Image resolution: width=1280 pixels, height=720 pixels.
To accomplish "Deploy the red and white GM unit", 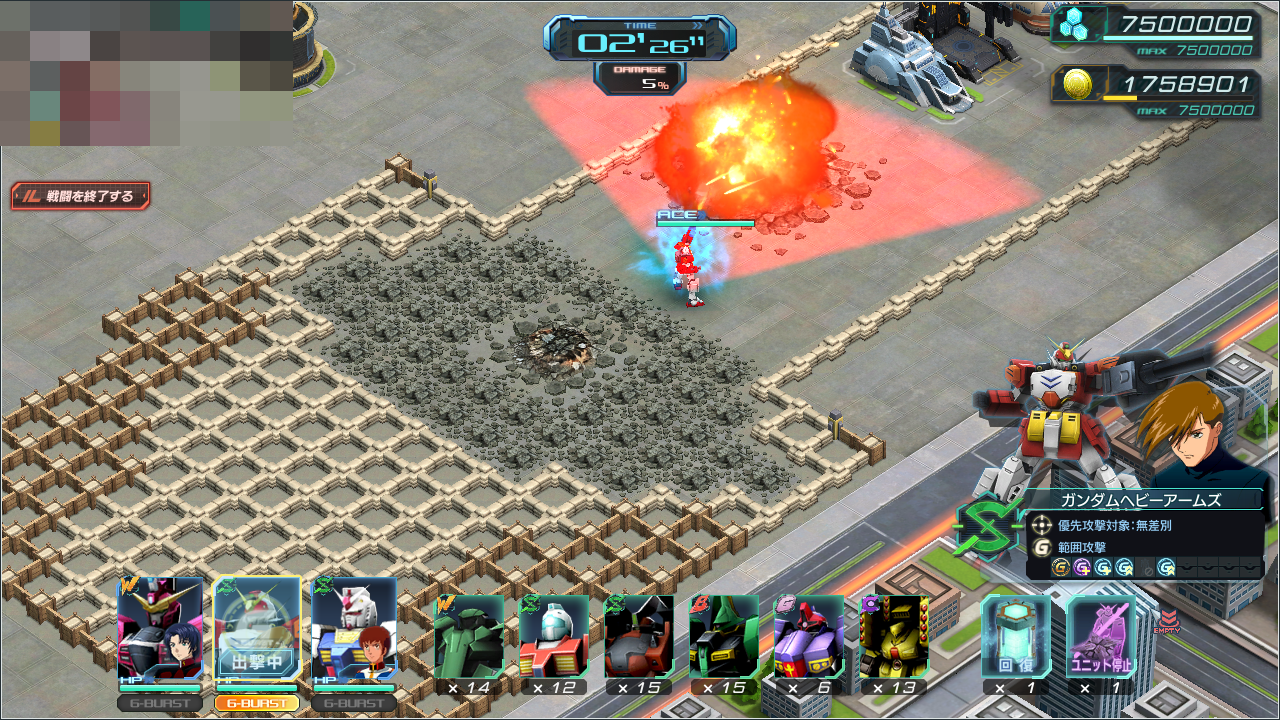I will pyautogui.click(x=554, y=637).
